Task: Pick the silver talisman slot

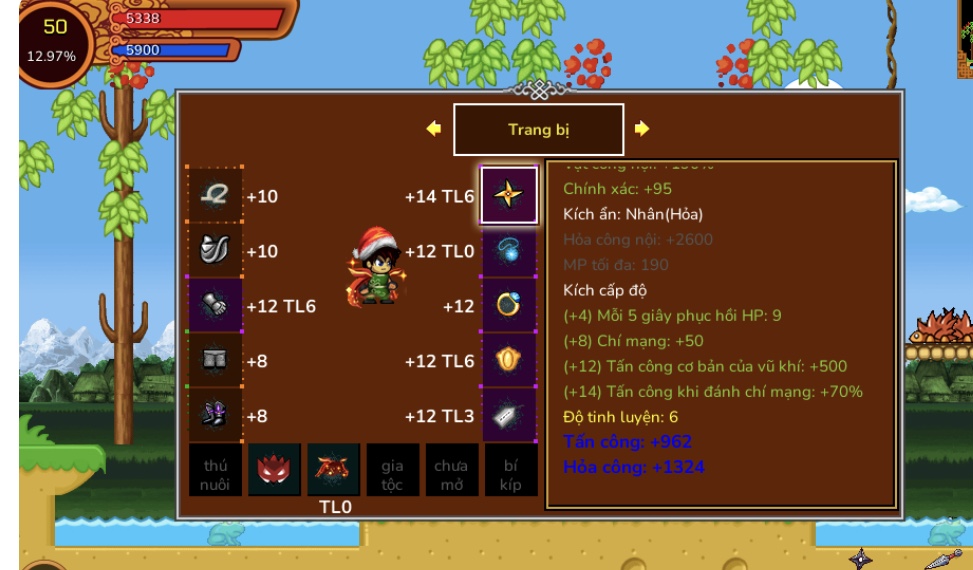Action: point(509,415)
